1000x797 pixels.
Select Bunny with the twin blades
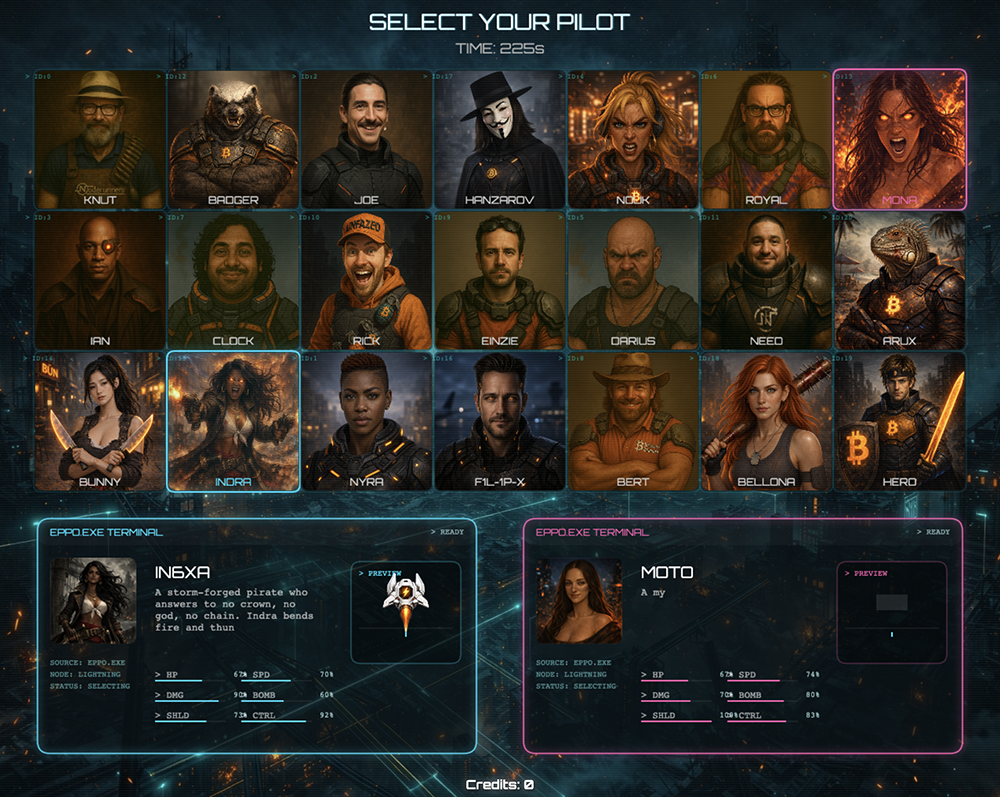pyautogui.click(x=99, y=421)
